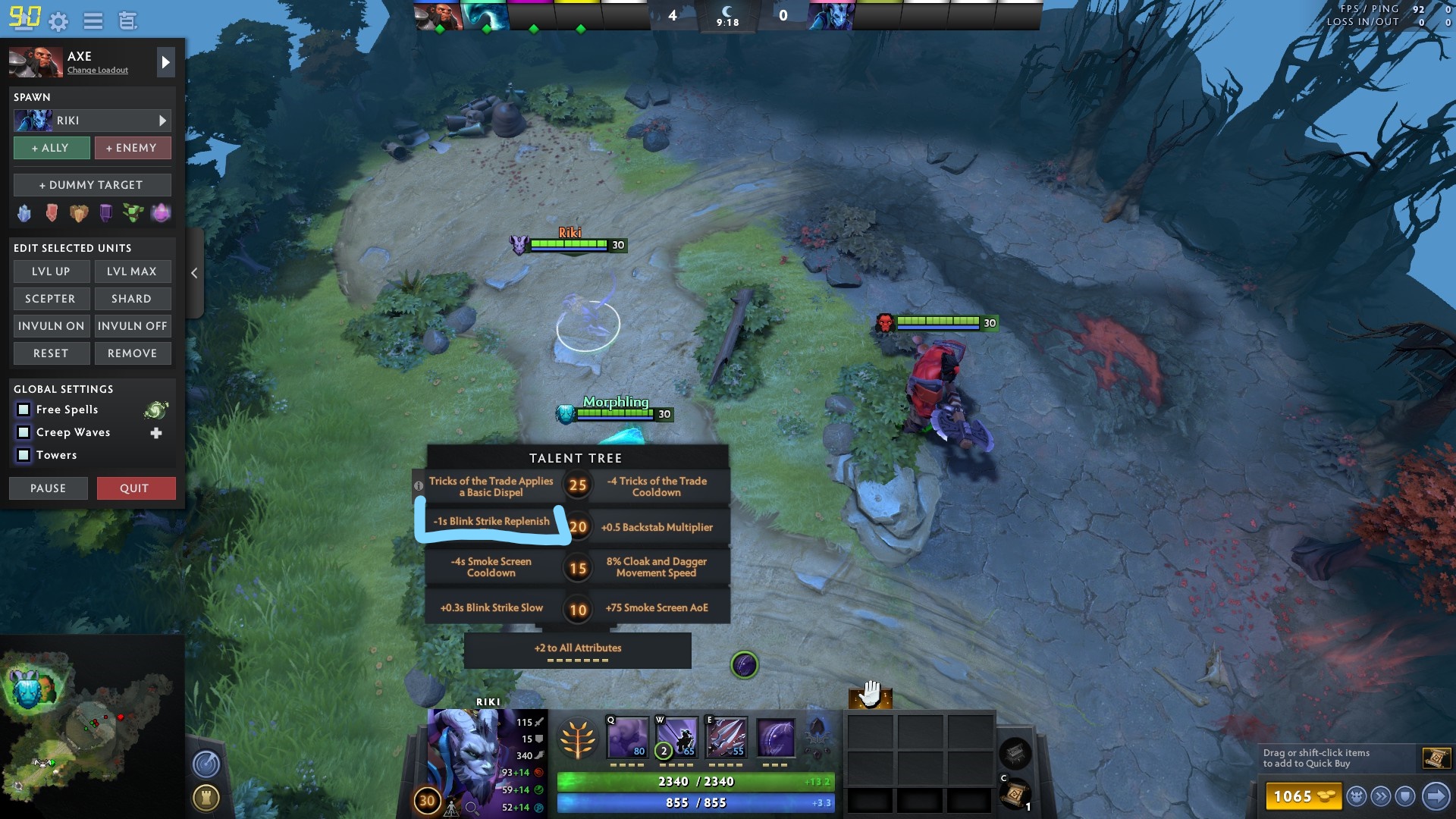Open the hamburger menu at top left

[93, 20]
